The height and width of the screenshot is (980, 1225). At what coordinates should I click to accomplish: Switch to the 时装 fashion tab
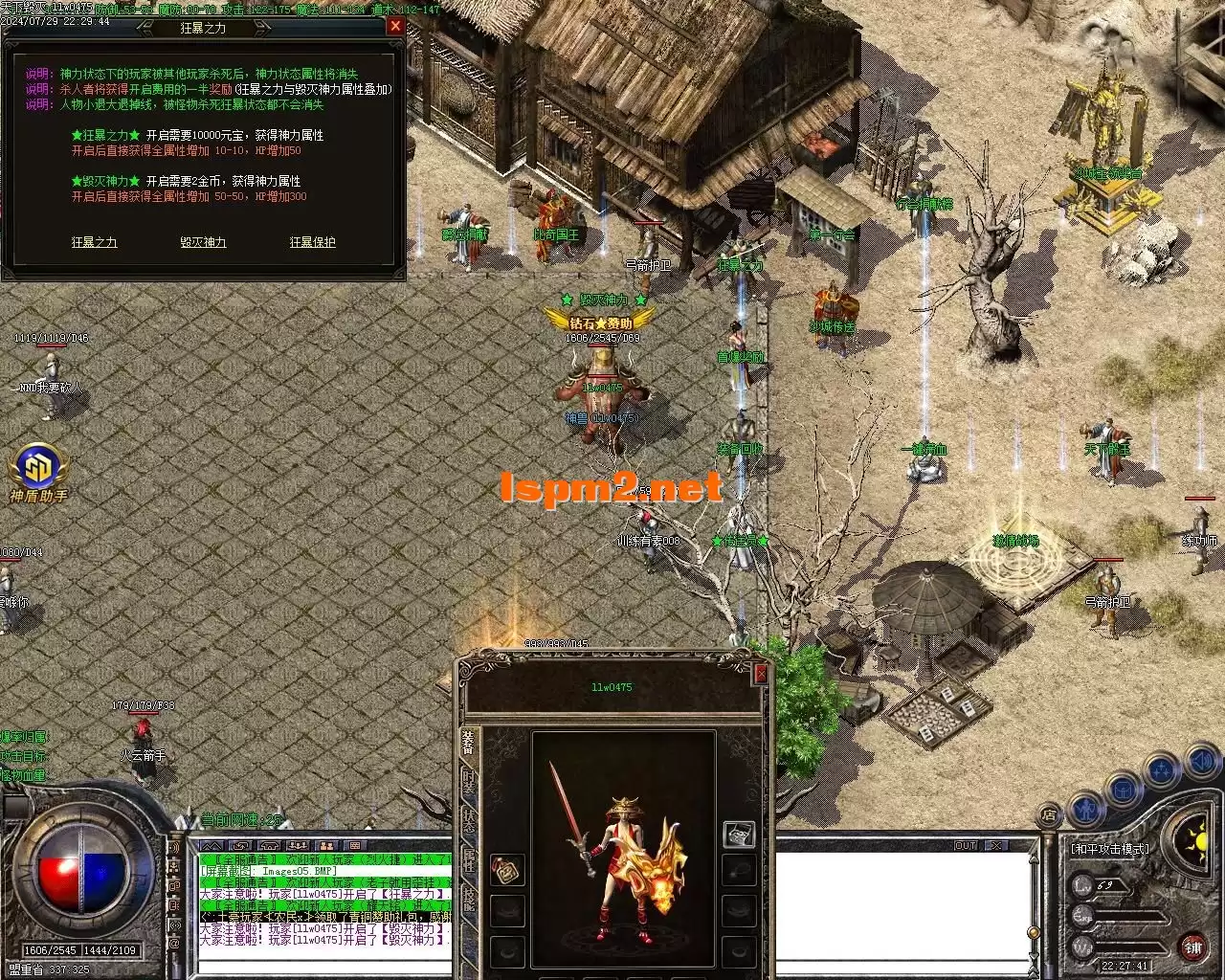click(468, 781)
